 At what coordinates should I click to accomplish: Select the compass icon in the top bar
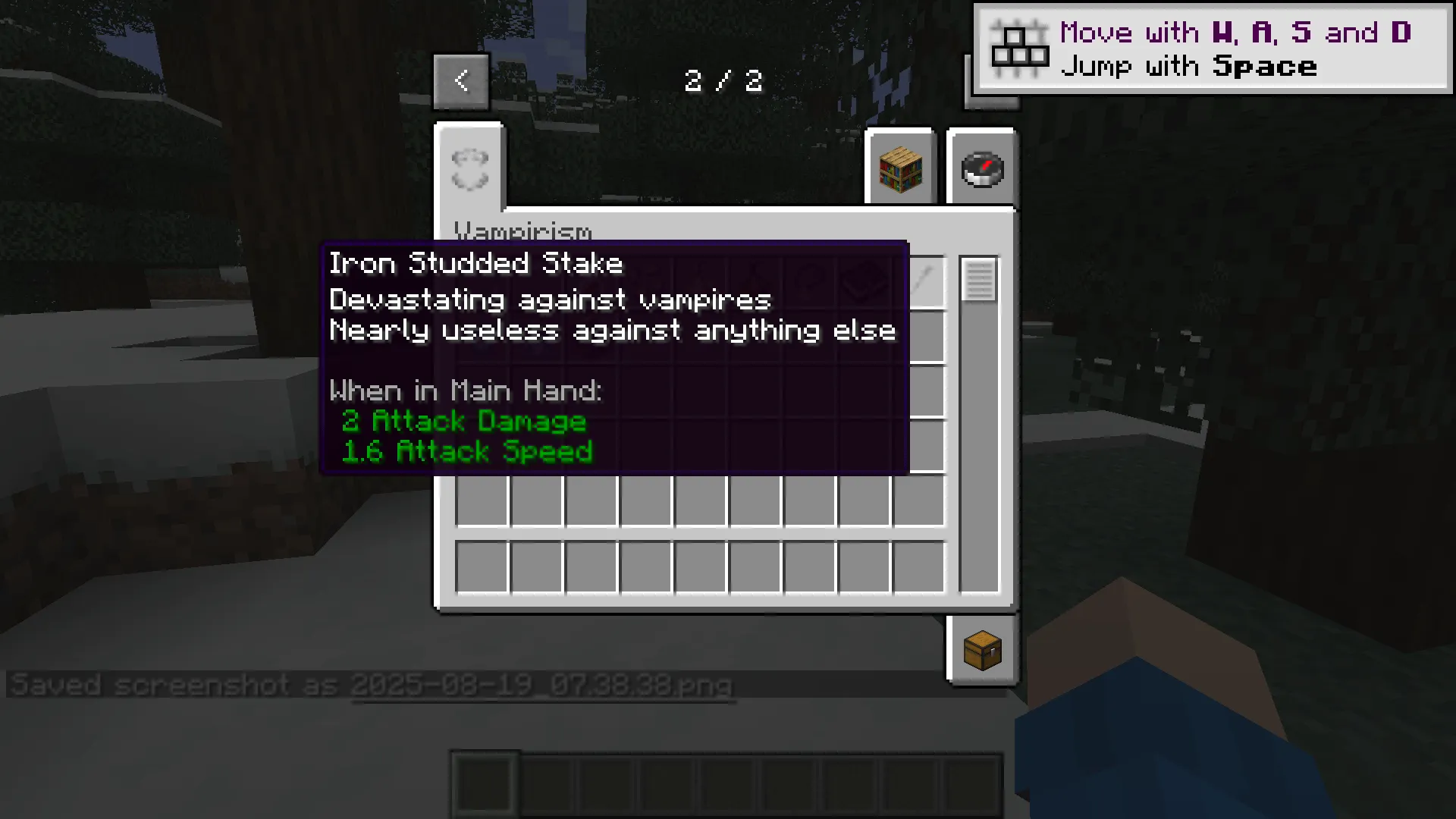[x=982, y=168]
